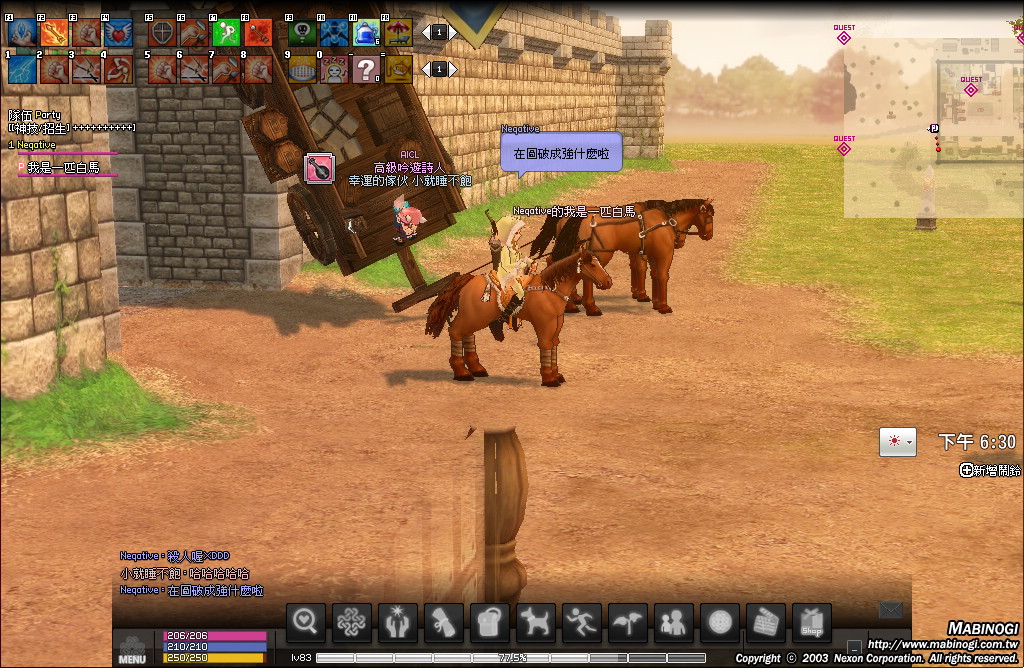Open the clapperboard icon
This screenshot has width=1024, height=668.
click(x=766, y=622)
